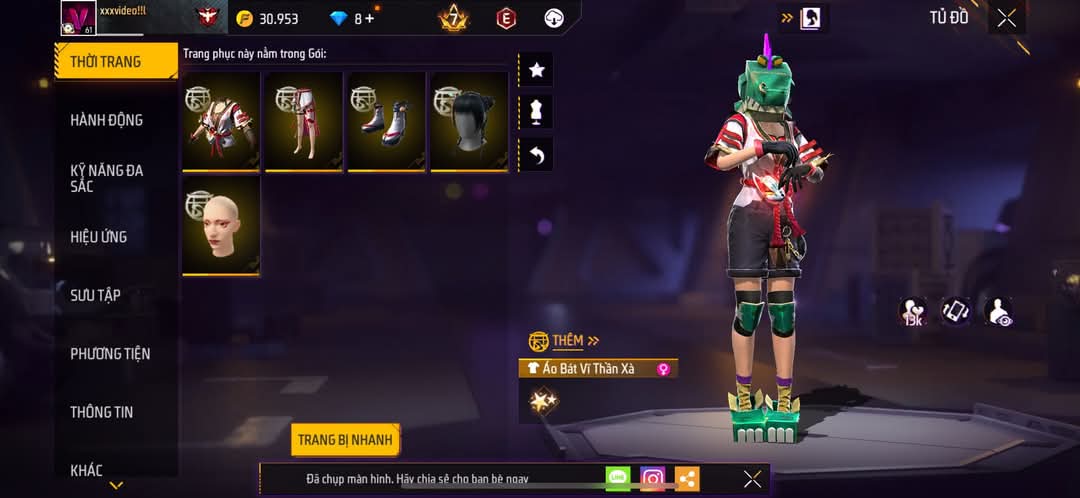Click the undo arrow button
This screenshot has height=498, width=1080.
(536, 155)
